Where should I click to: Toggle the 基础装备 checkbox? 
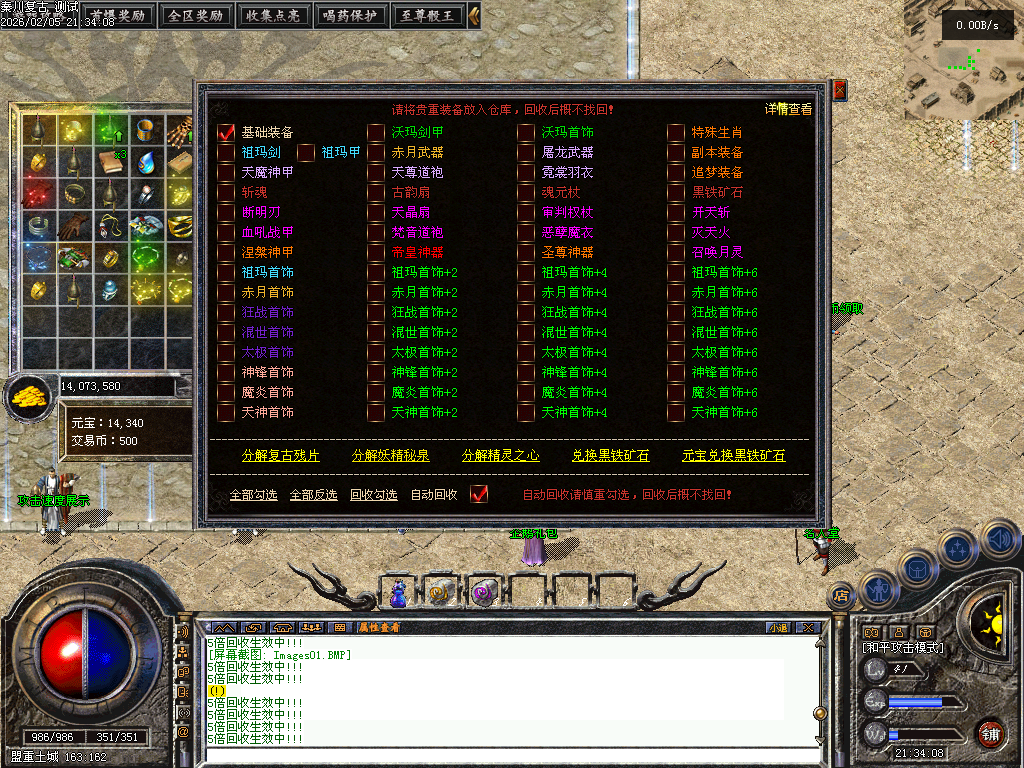coord(226,132)
